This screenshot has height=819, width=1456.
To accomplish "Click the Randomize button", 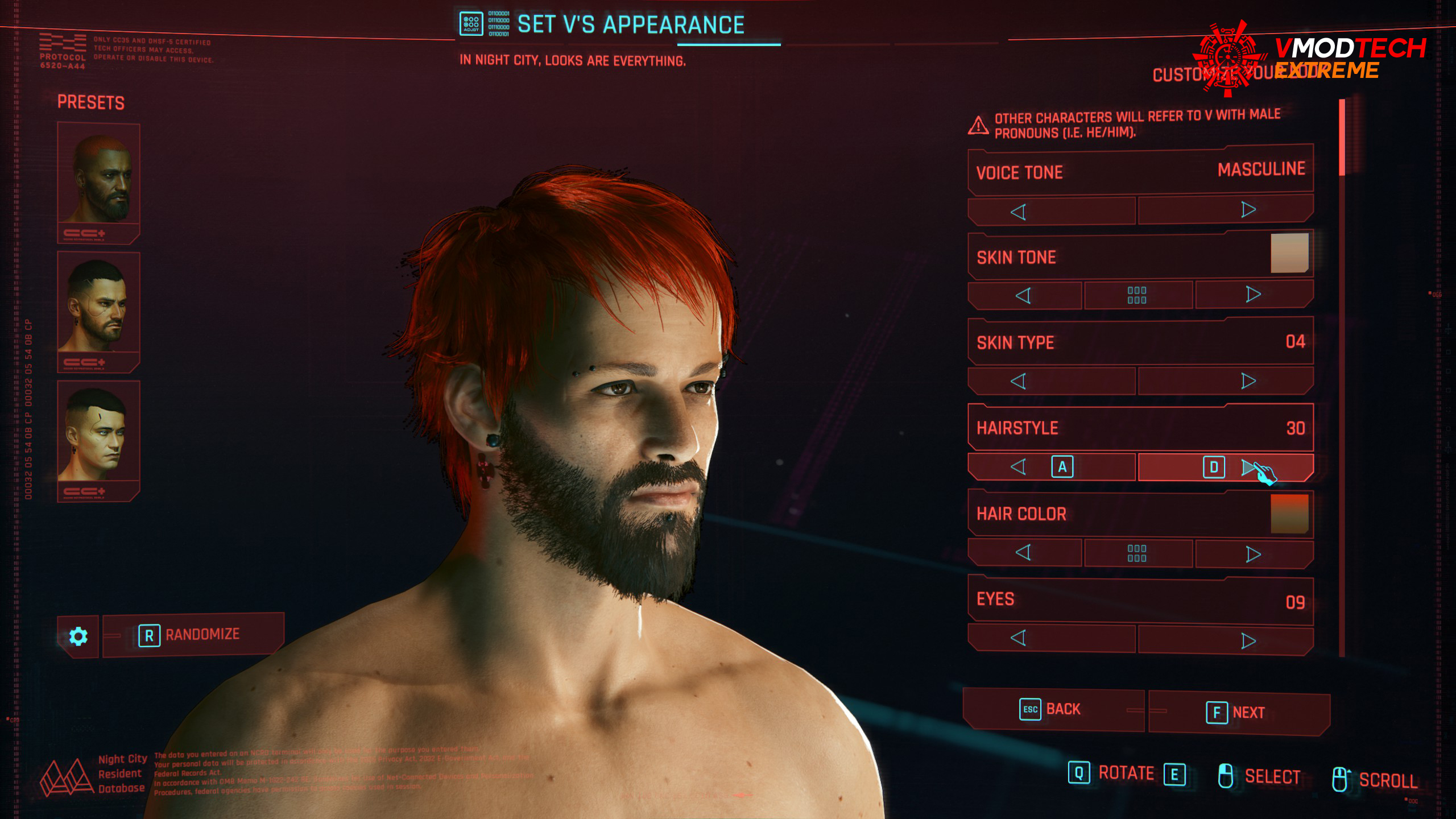I will pyautogui.click(x=193, y=635).
